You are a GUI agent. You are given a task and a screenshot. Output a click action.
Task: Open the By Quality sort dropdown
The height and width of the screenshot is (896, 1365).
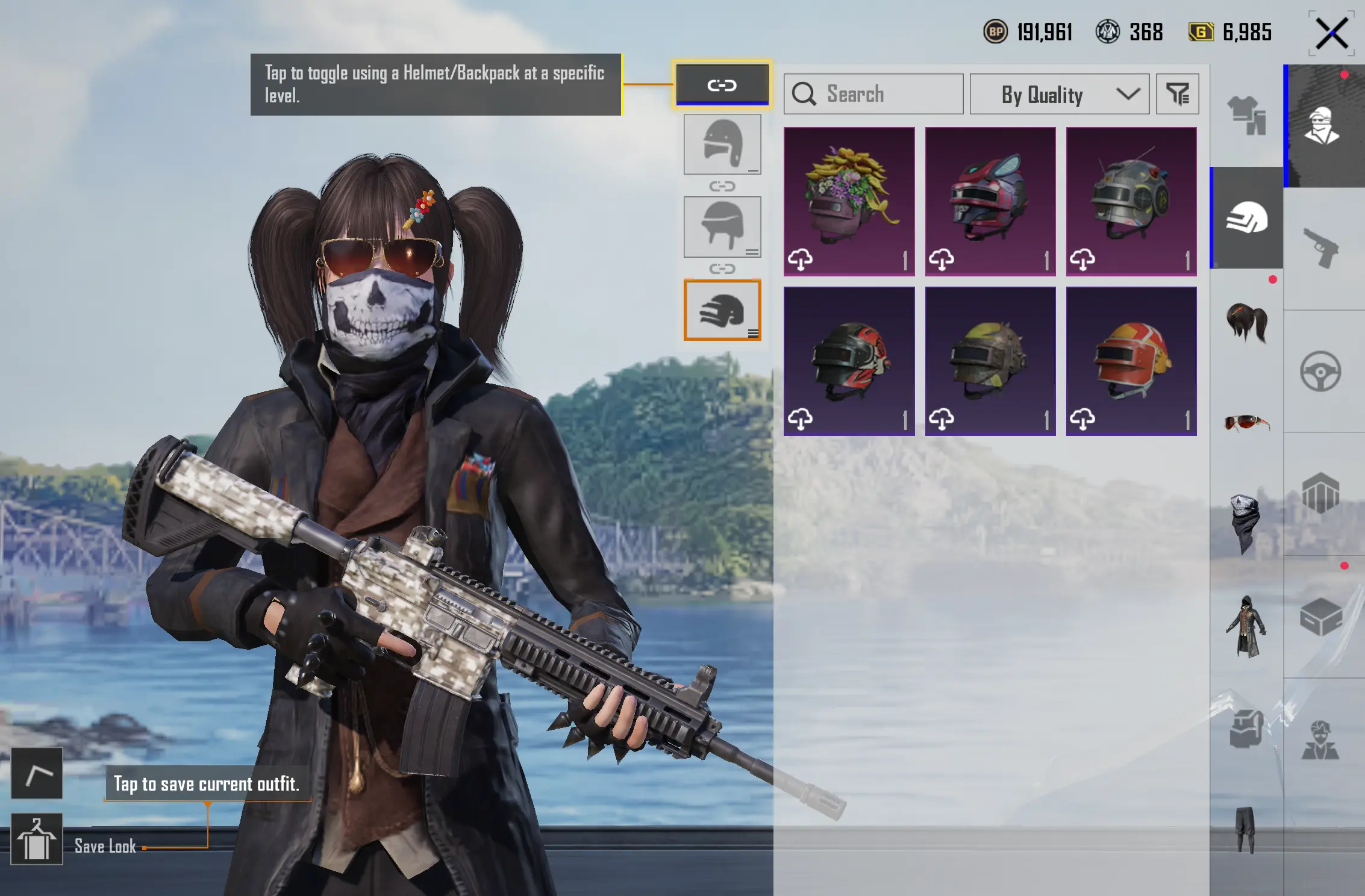pos(1059,95)
